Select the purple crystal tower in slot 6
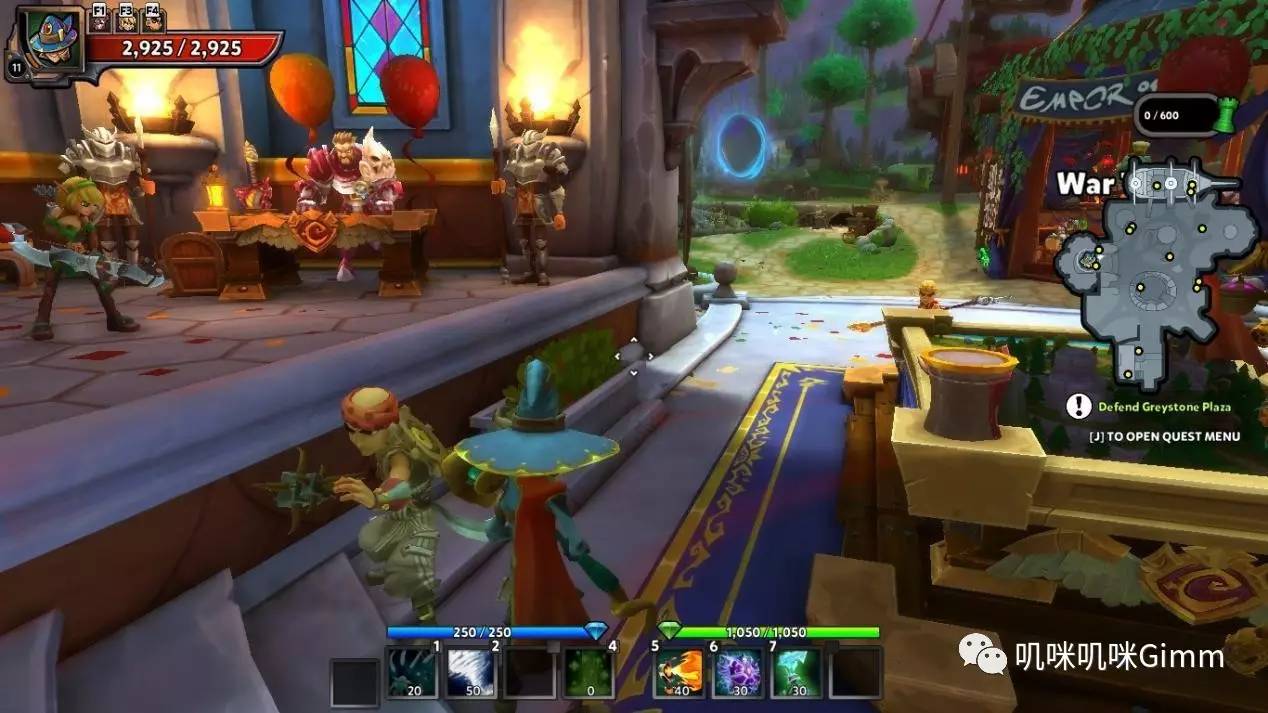Screen dimensions: 1268x713 pos(739,672)
